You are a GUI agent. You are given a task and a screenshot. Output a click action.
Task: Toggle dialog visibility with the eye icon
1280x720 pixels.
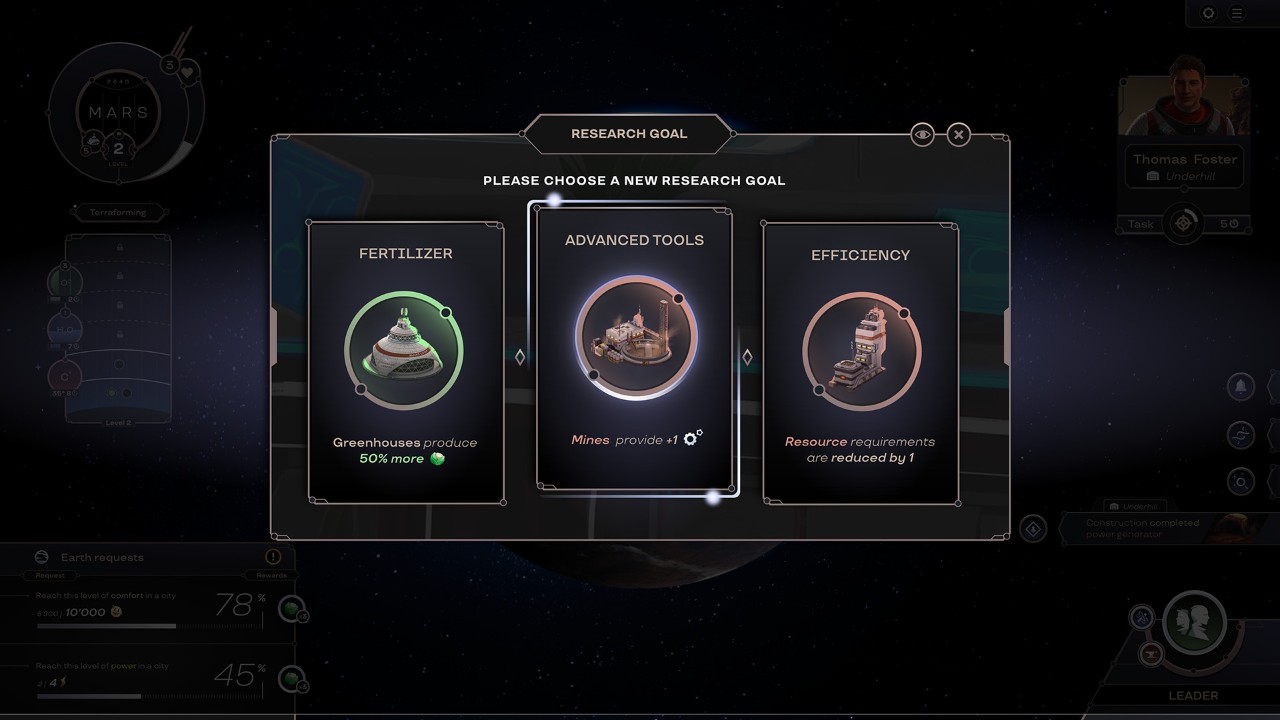click(922, 134)
